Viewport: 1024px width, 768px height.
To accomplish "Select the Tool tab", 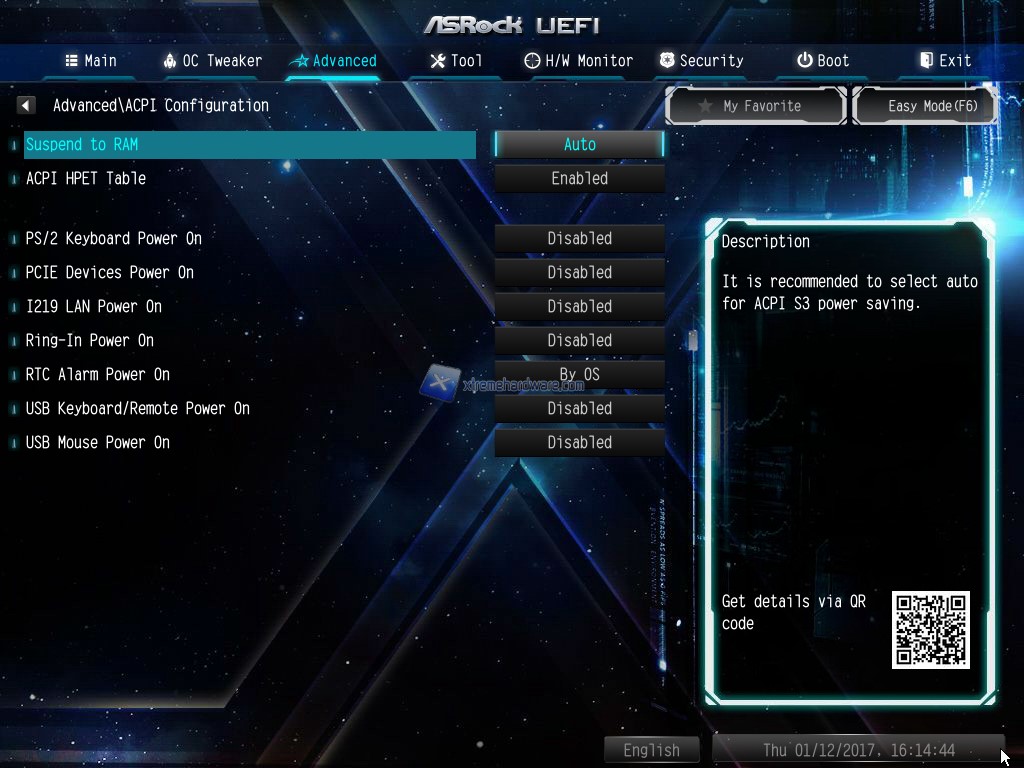I will click(456, 60).
